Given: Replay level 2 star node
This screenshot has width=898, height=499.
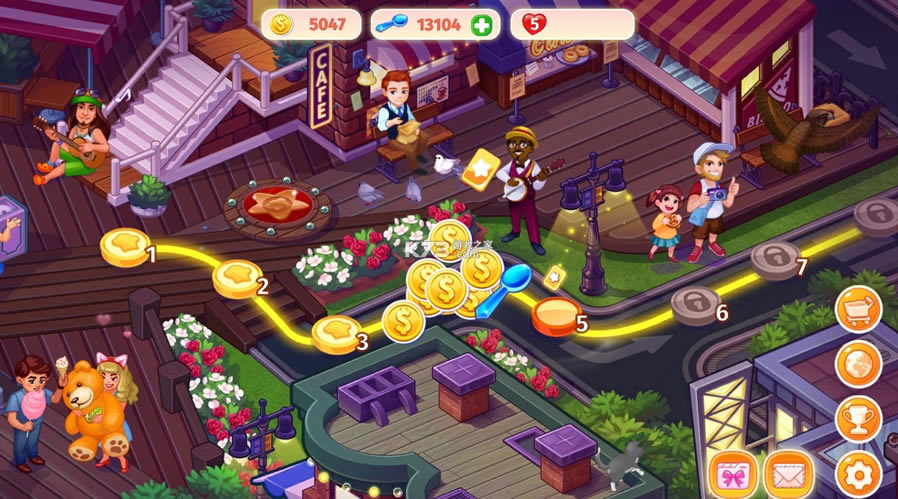Looking at the screenshot, I should [x=237, y=278].
